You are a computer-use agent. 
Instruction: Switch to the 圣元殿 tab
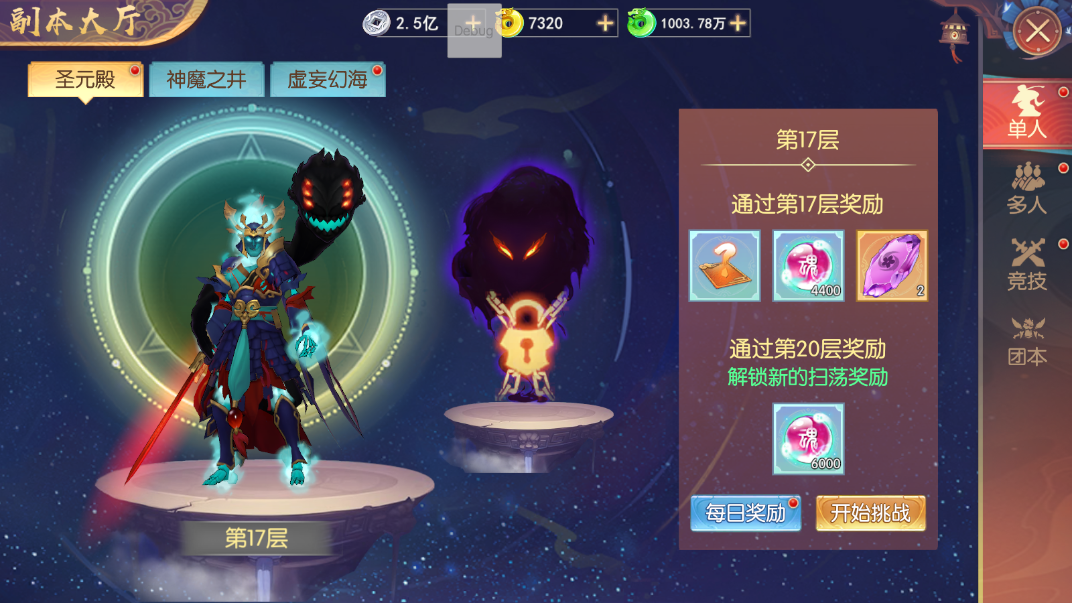click(x=85, y=80)
